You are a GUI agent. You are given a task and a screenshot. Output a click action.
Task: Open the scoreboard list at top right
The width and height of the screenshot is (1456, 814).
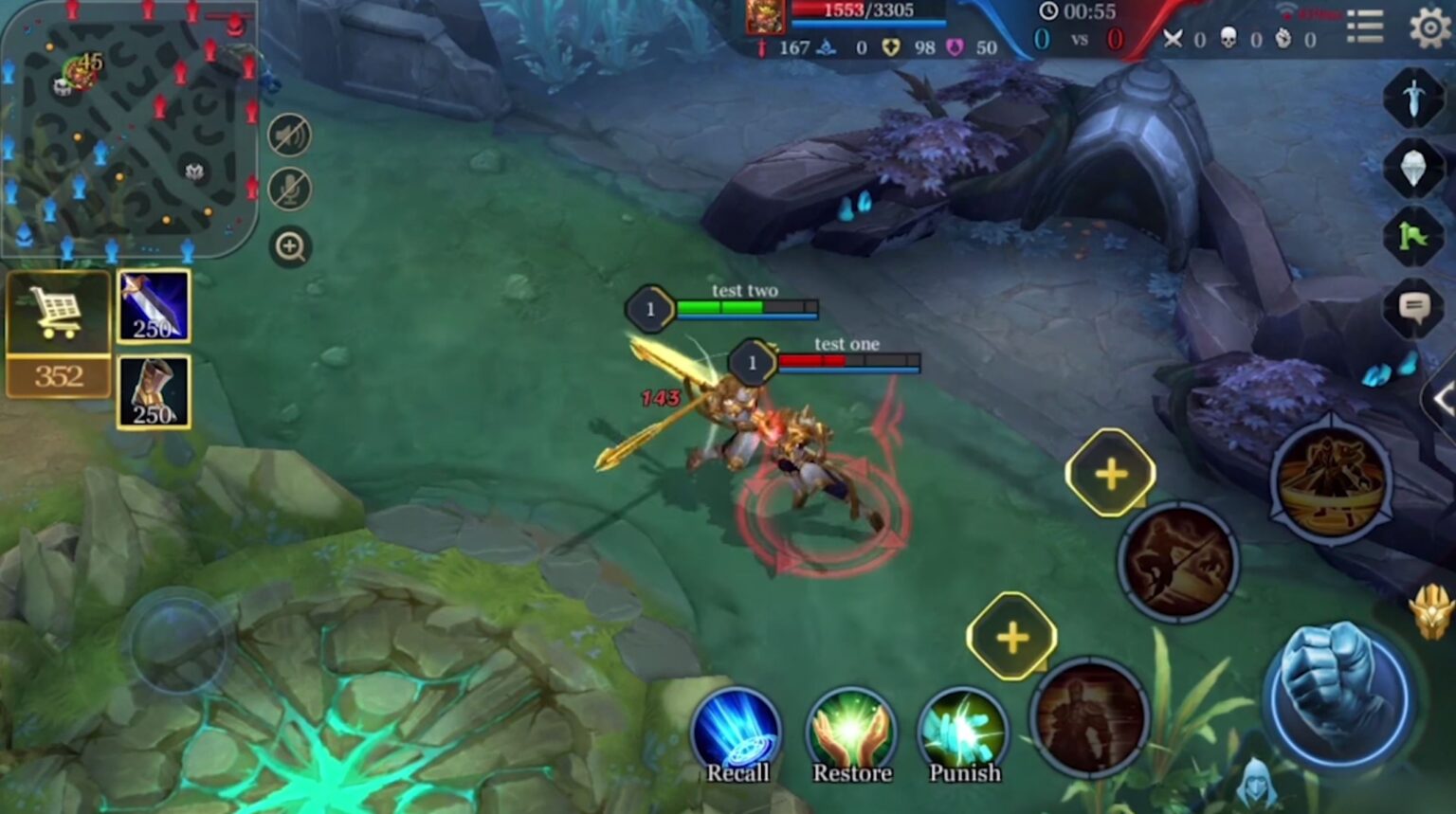(1365, 25)
